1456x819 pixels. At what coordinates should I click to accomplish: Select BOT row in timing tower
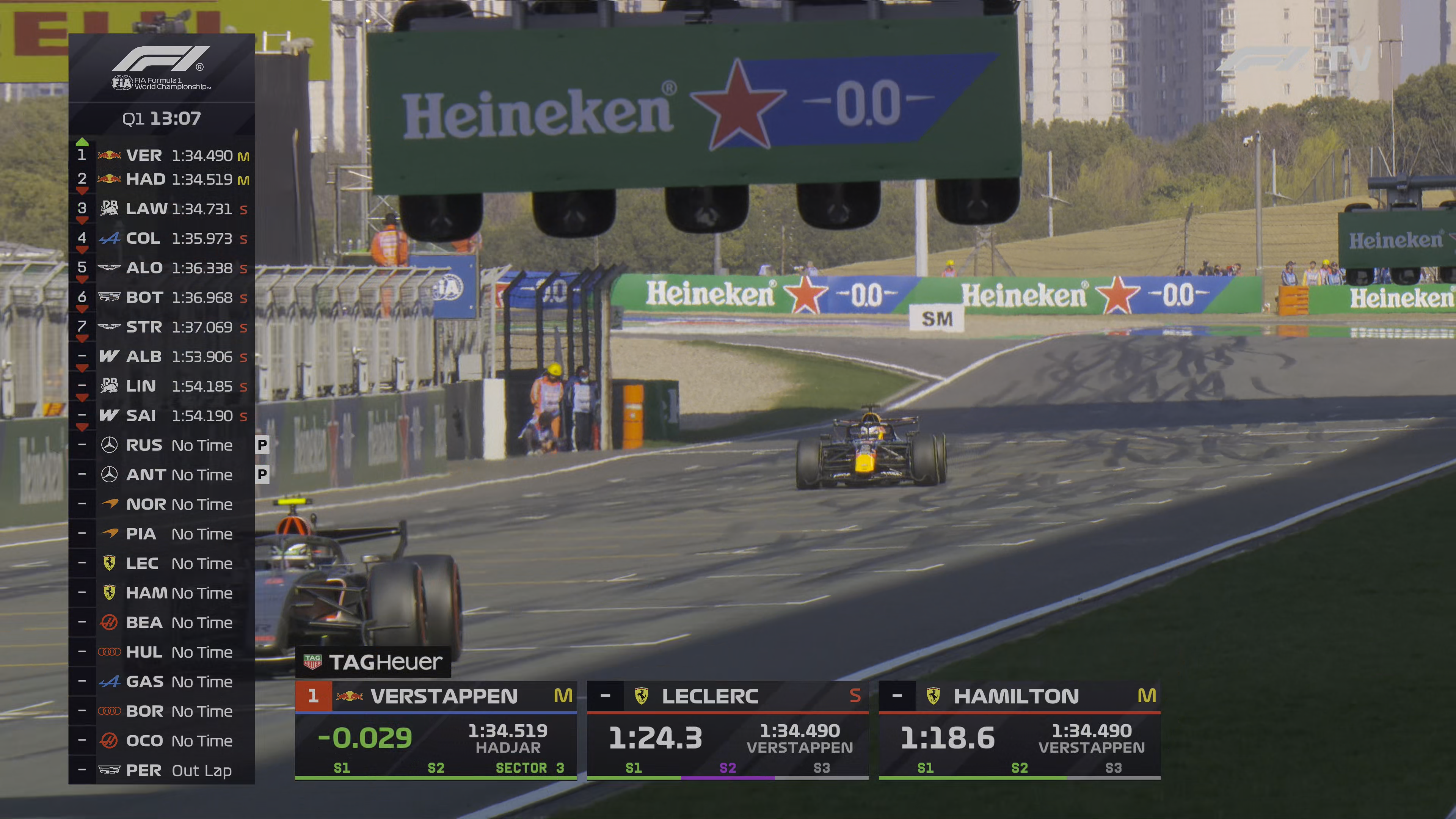click(x=162, y=298)
